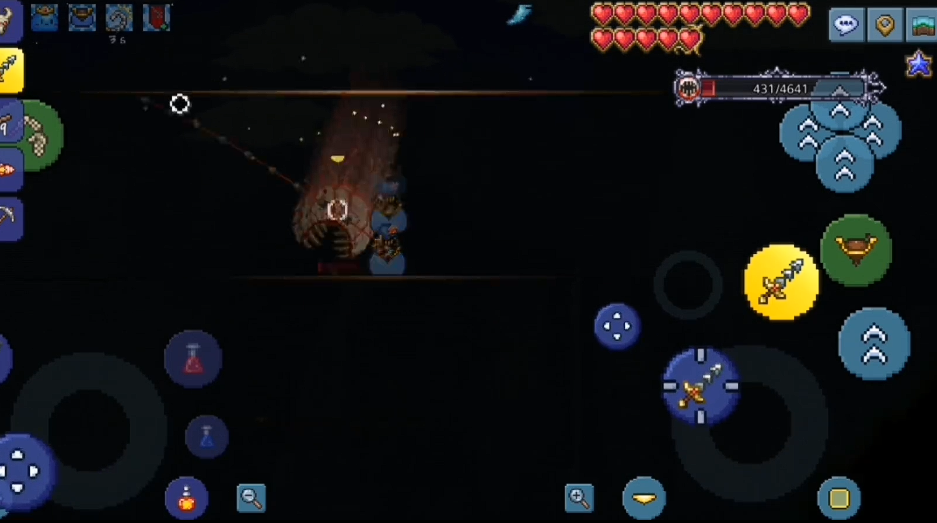Use the quick mana blue potion
This screenshot has width=937, height=523.
point(206,436)
